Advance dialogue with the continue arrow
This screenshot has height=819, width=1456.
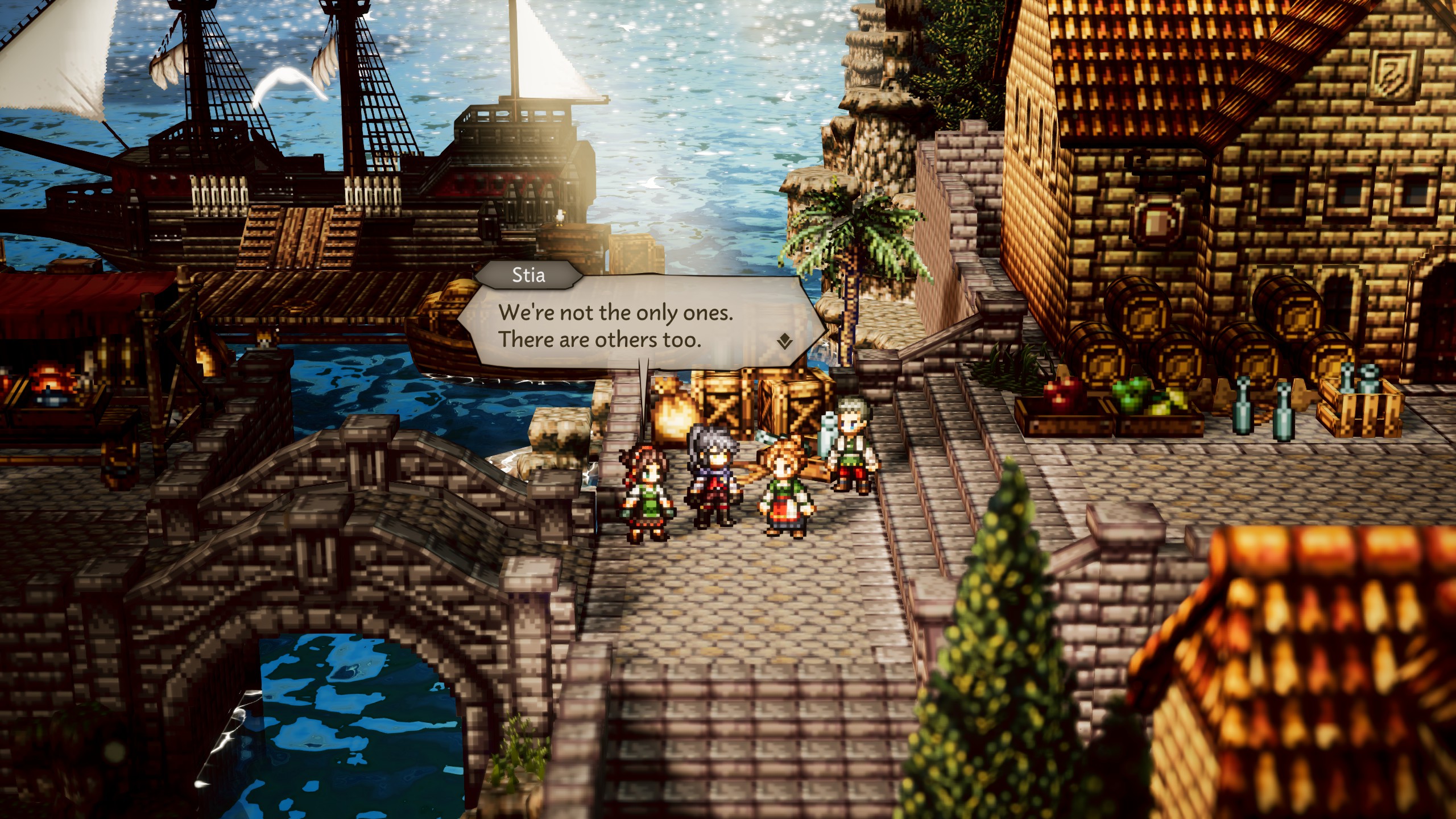785,341
